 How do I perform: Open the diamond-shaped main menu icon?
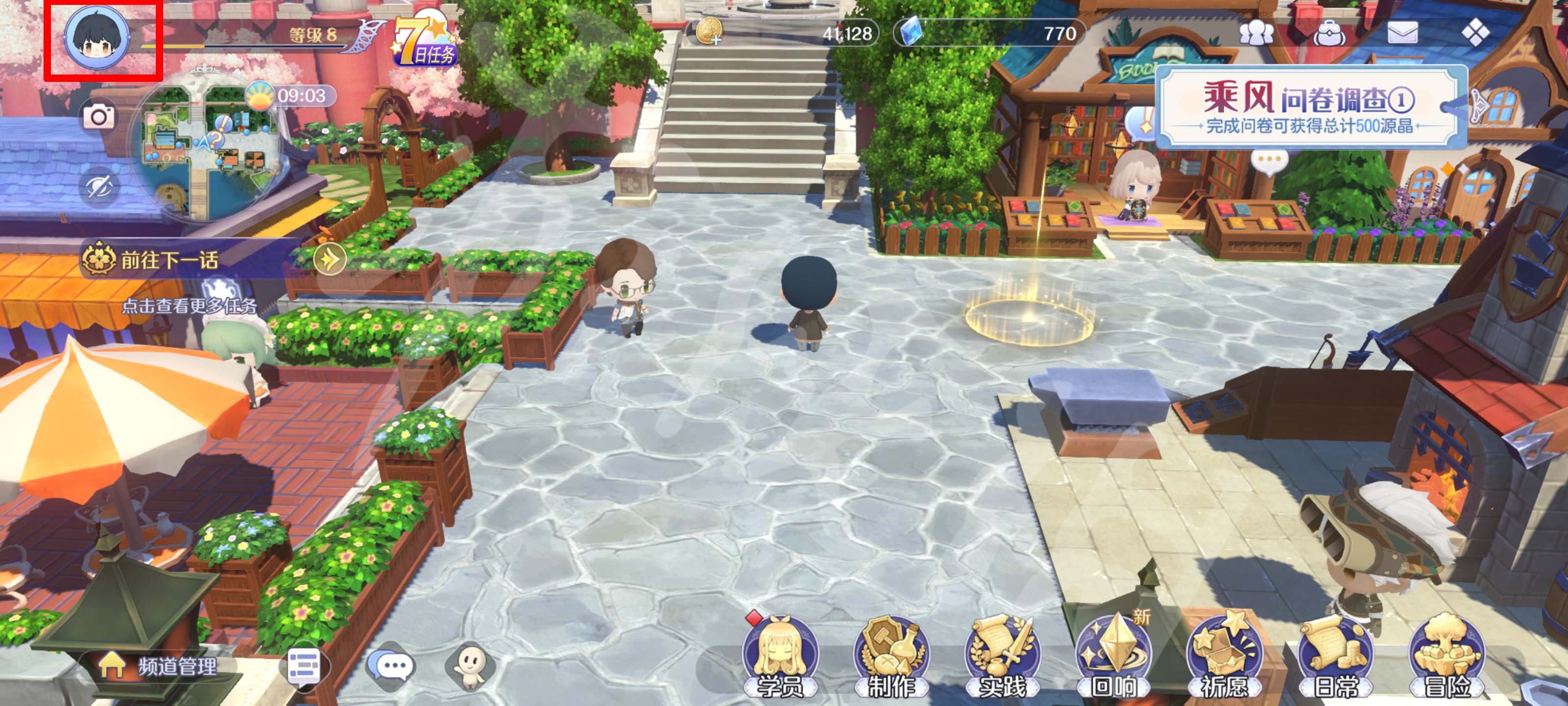pyautogui.click(x=1475, y=33)
